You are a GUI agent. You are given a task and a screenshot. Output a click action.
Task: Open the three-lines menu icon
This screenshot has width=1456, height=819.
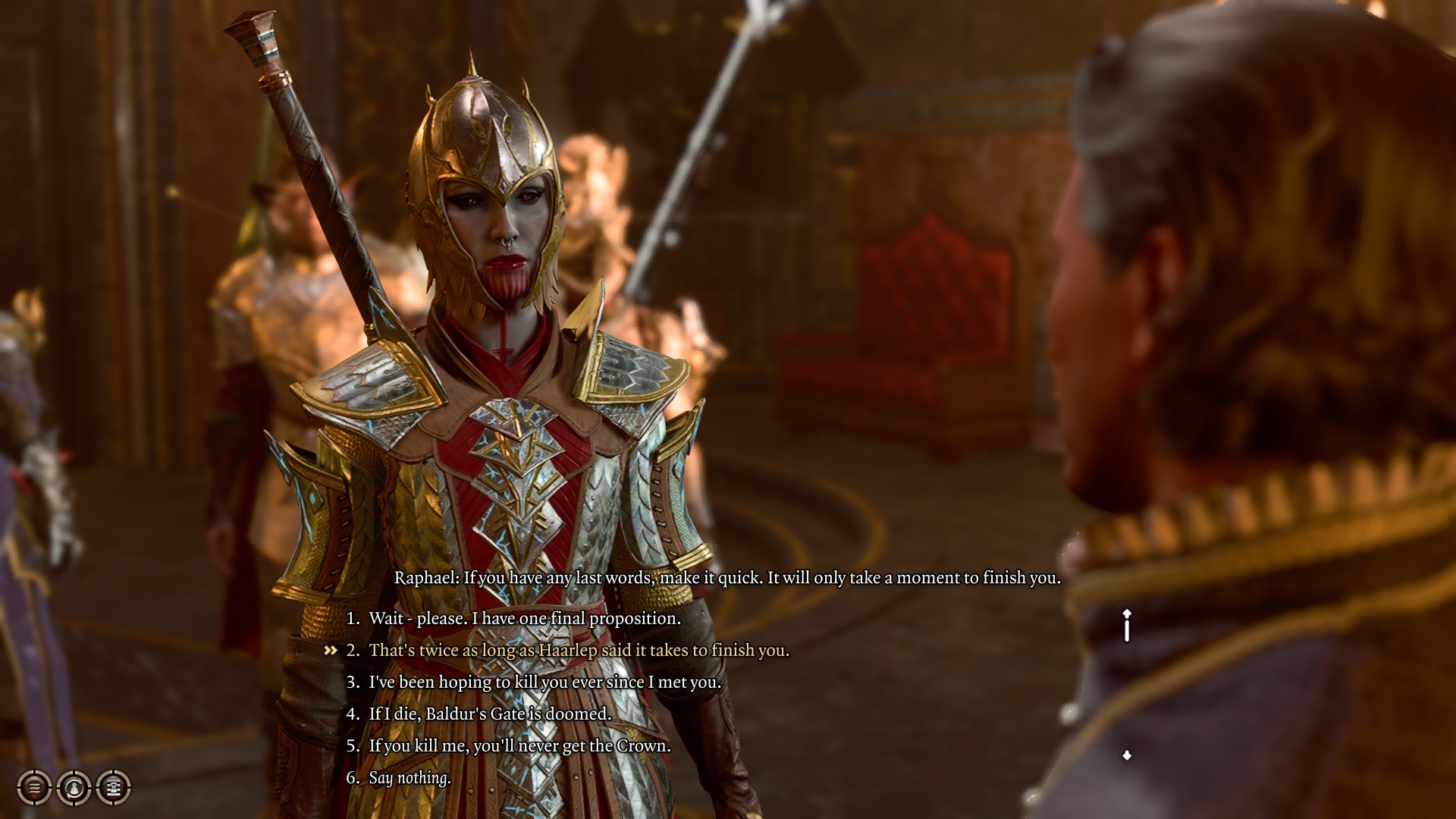[x=34, y=788]
